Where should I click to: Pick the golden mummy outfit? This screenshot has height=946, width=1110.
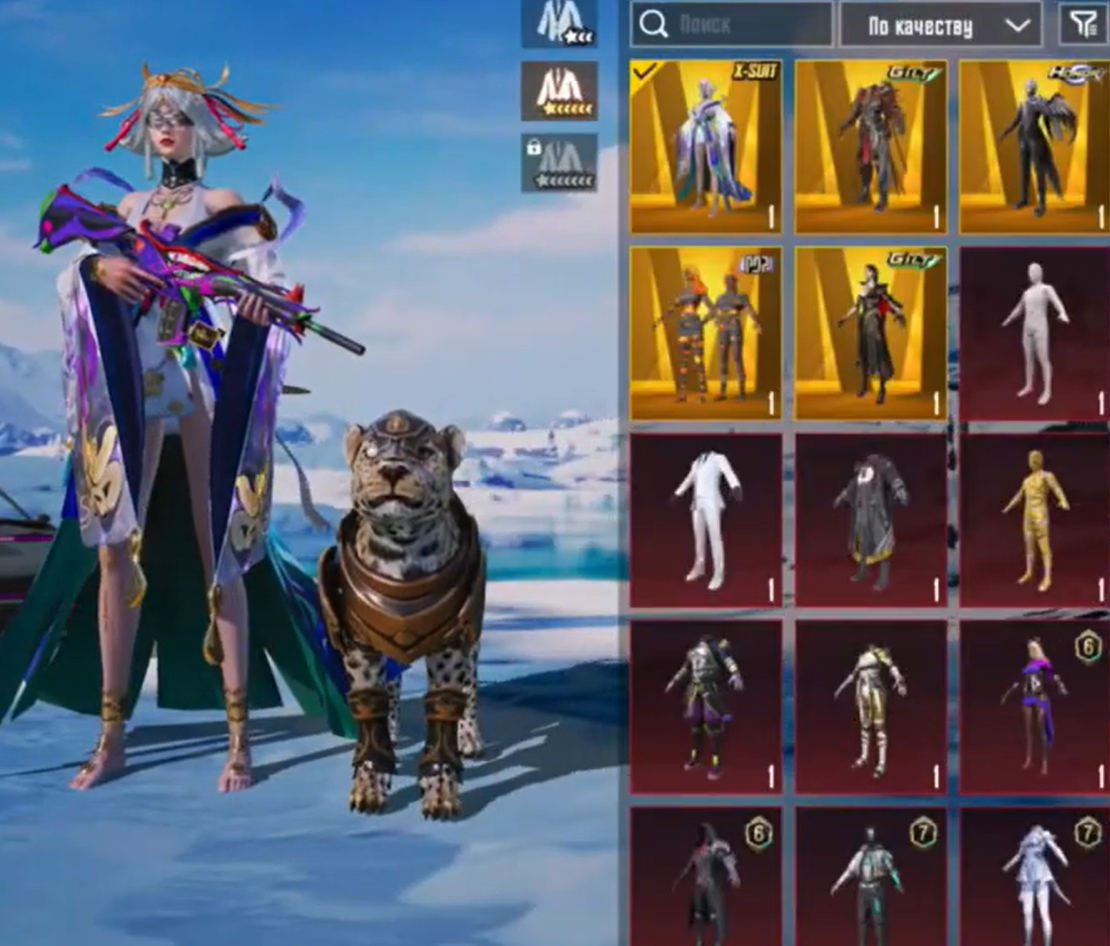(x=1034, y=520)
